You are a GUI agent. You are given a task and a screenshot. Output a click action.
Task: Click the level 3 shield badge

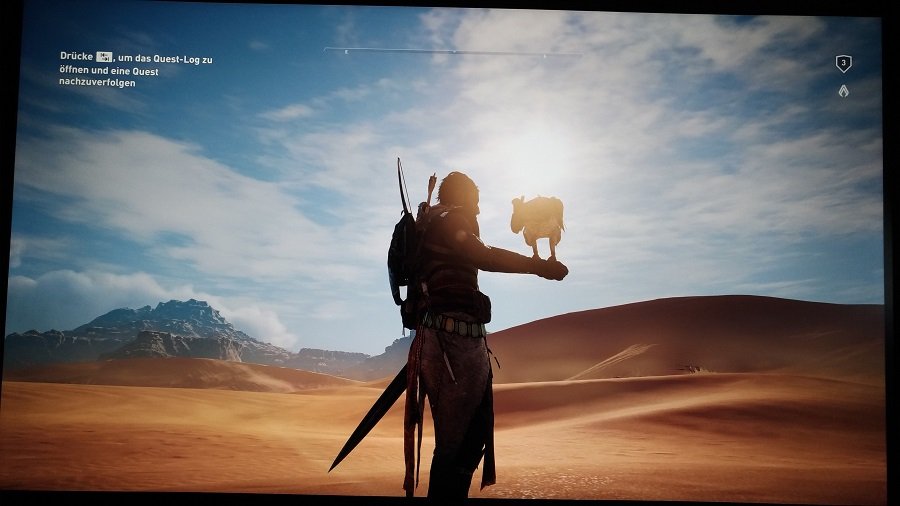pyautogui.click(x=843, y=64)
